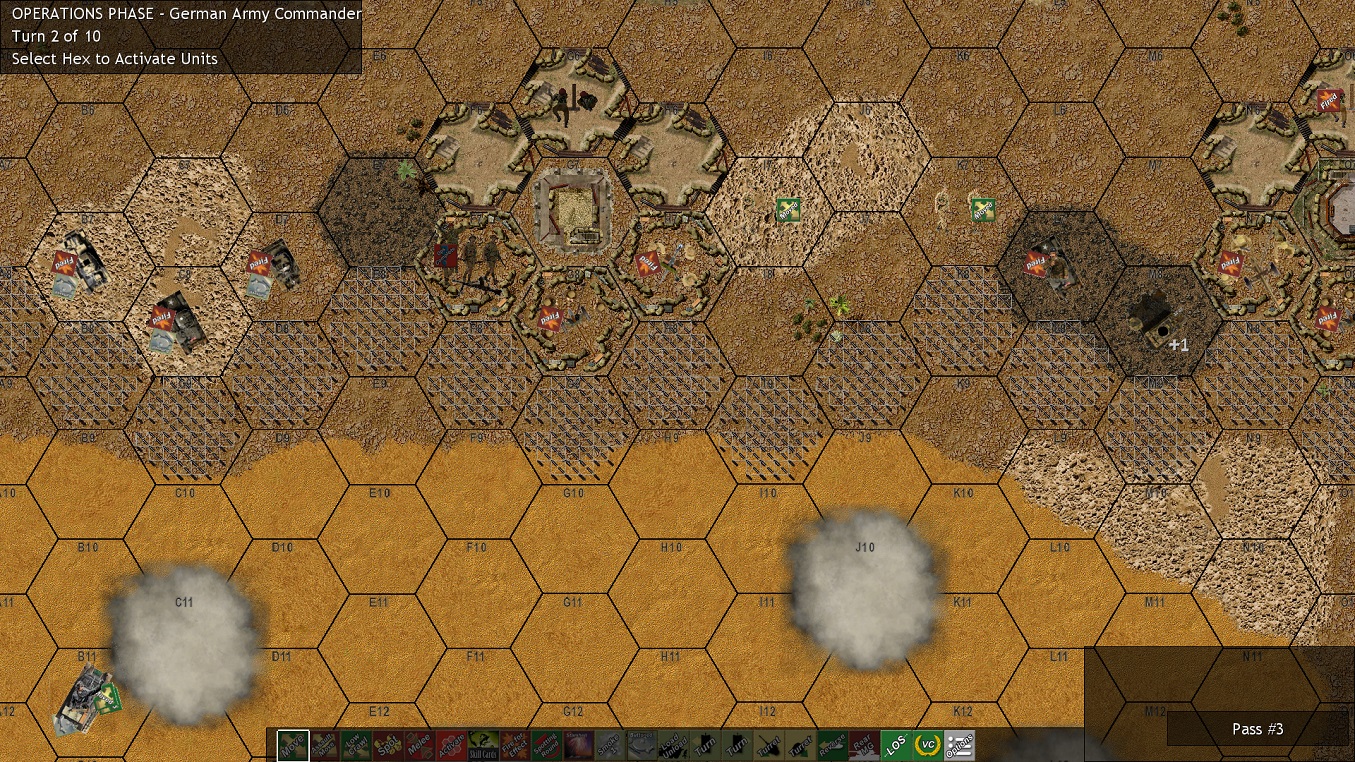This screenshot has width=1355, height=762.
Task: Click the Spot command icon
Action: coord(390,745)
